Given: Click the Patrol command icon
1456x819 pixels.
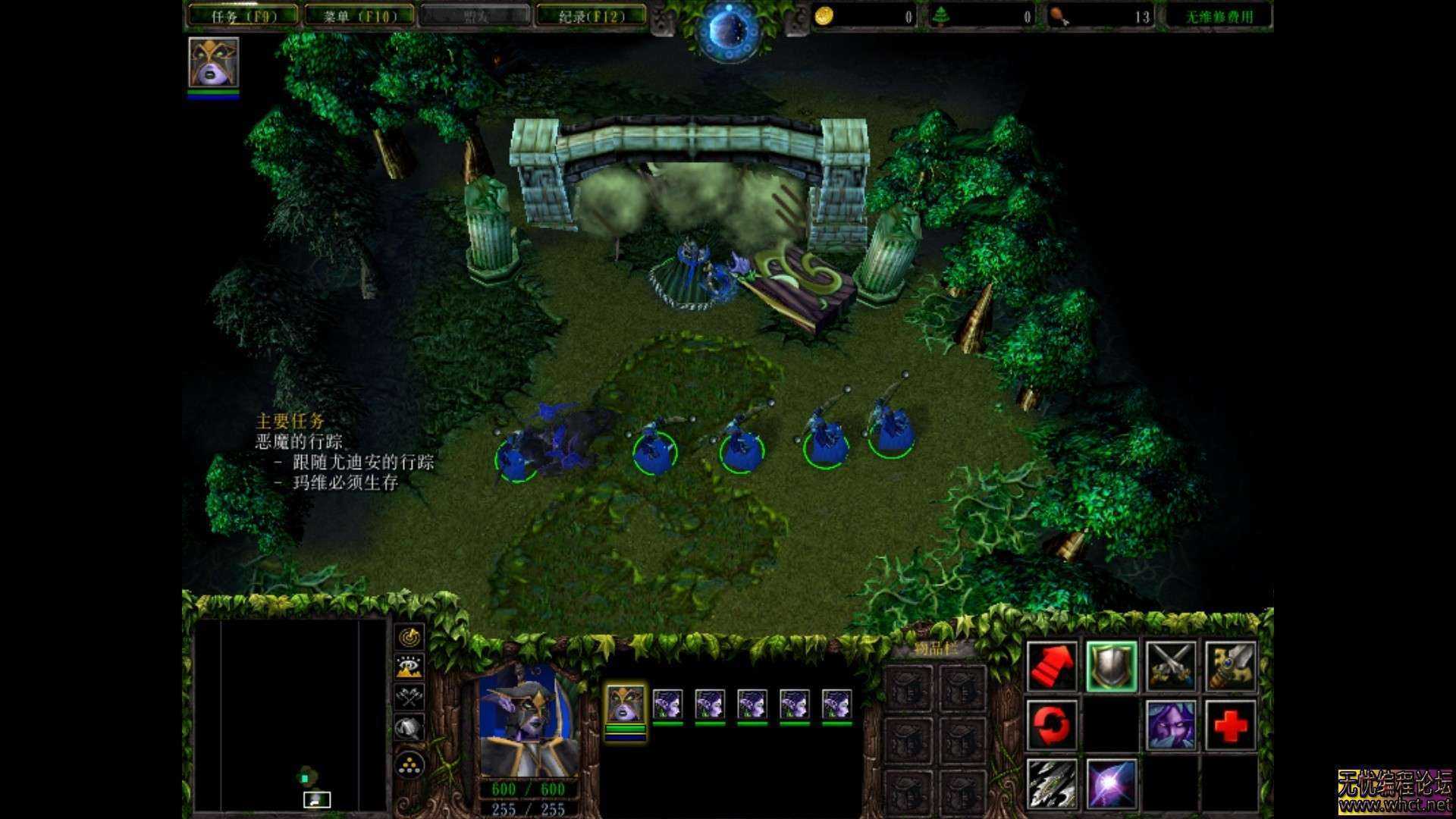Looking at the screenshot, I should tap(1229, 666).
